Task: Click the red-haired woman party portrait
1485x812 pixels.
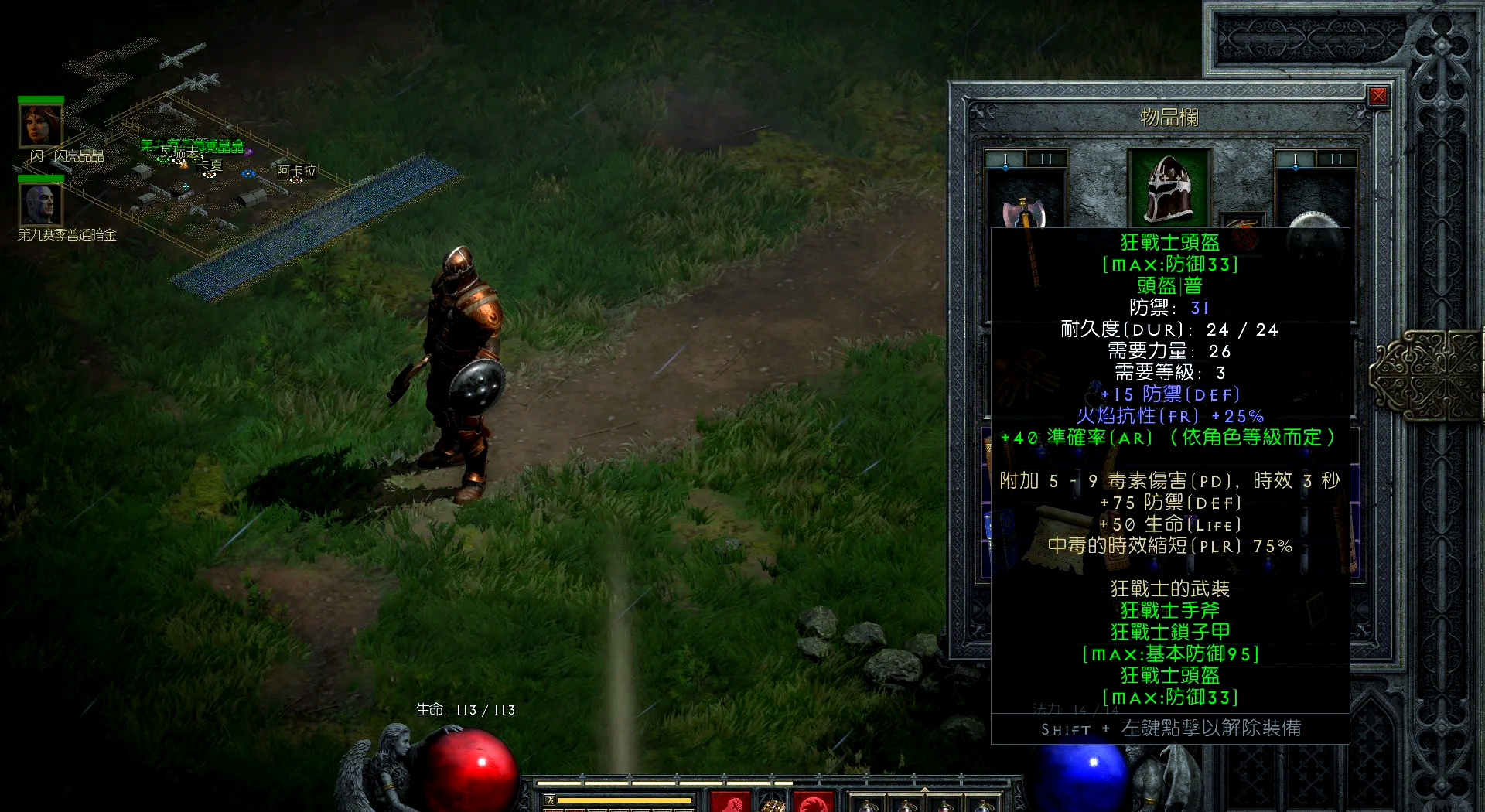Action: click(x=40, y=125)
